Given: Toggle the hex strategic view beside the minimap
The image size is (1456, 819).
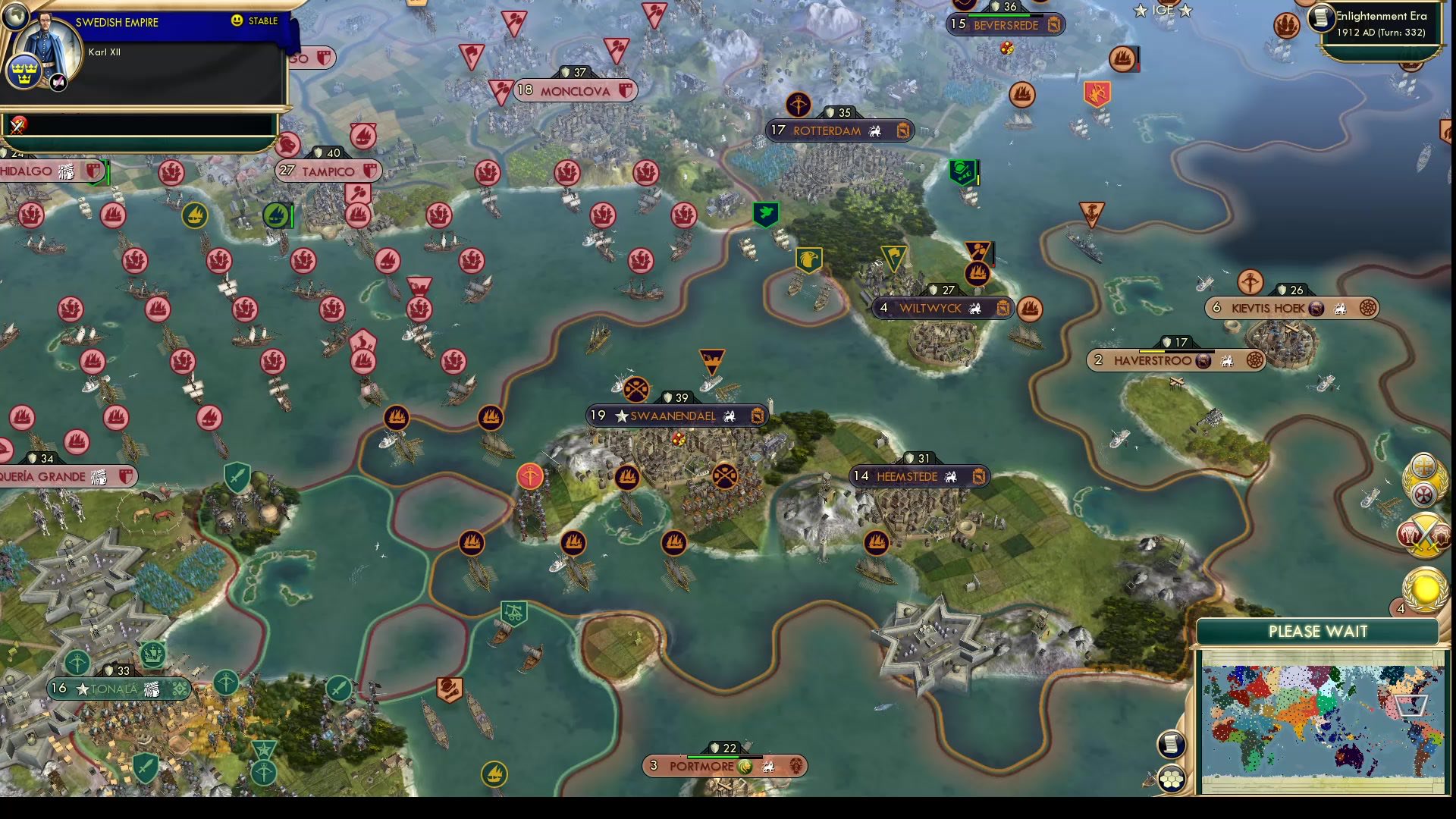Looking at the screenshot, I should coord(1172,777).
